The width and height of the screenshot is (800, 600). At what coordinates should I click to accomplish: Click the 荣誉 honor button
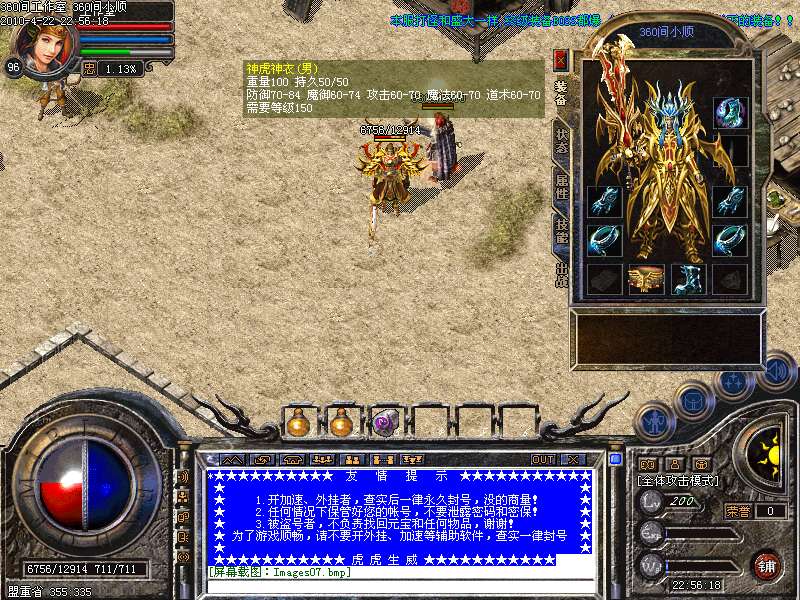pos(738,511)
